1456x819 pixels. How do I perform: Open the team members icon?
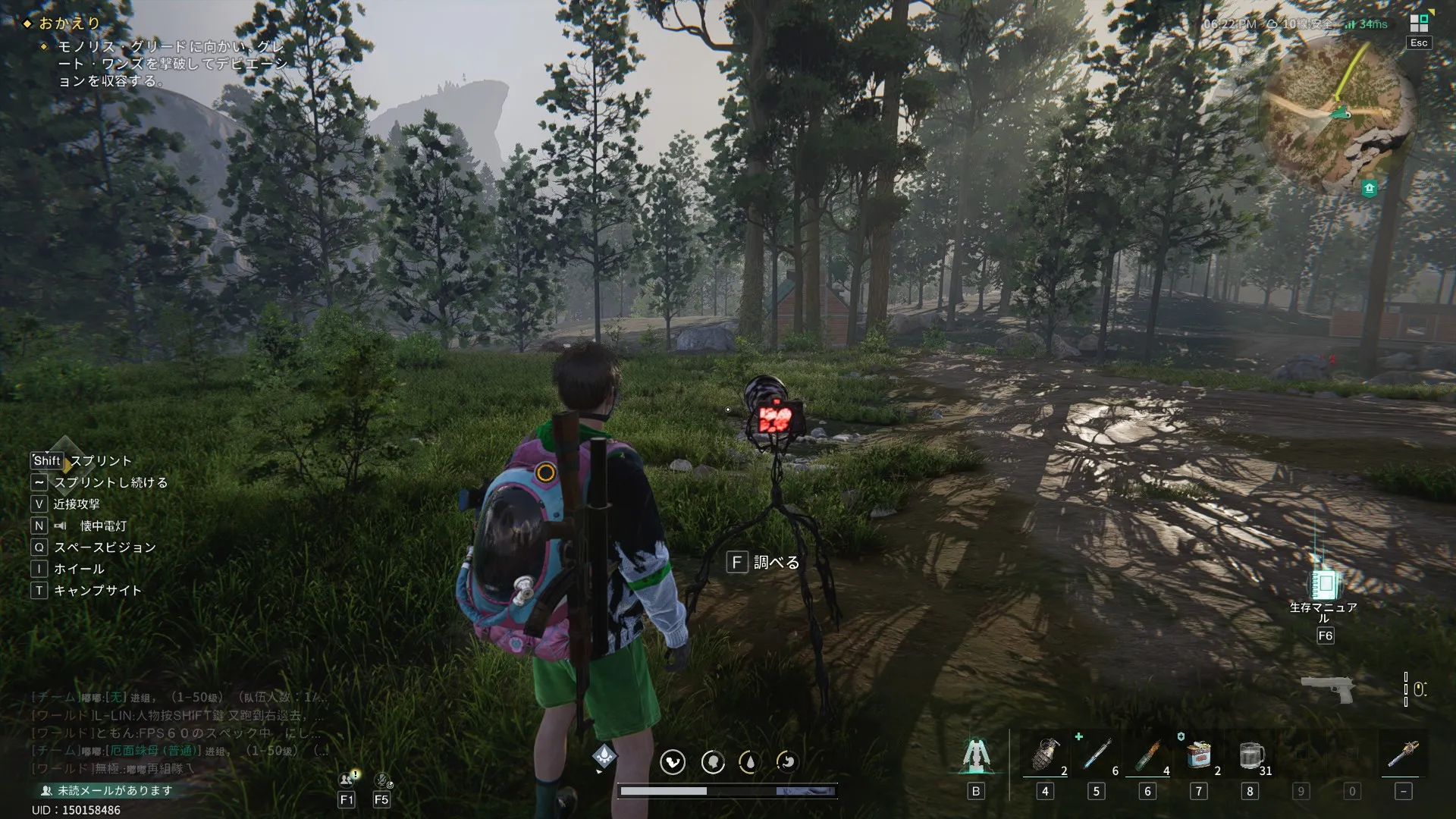tap(347, 779)
